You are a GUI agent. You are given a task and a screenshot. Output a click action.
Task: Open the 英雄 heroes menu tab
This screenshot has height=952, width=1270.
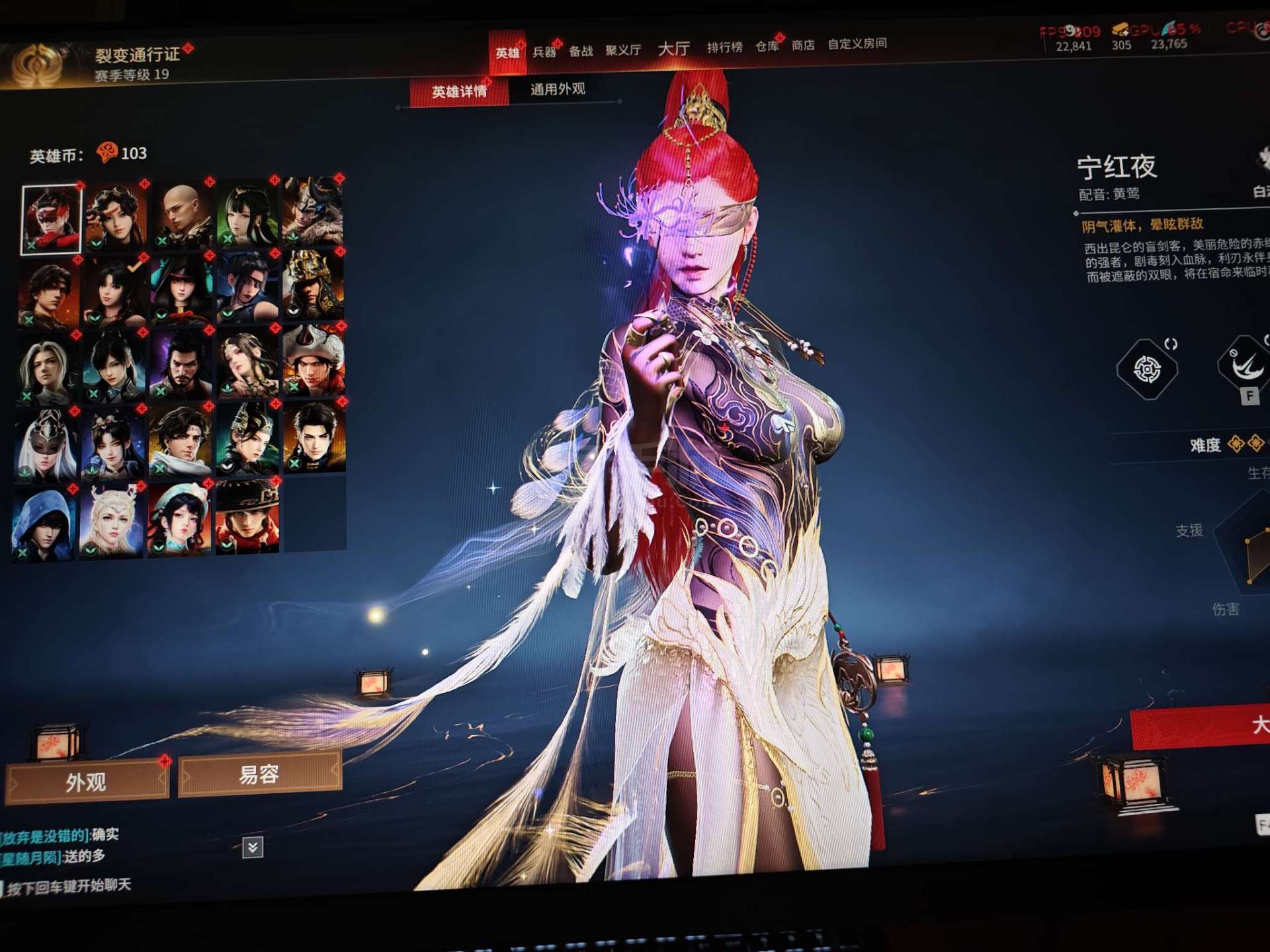point(507,53)
